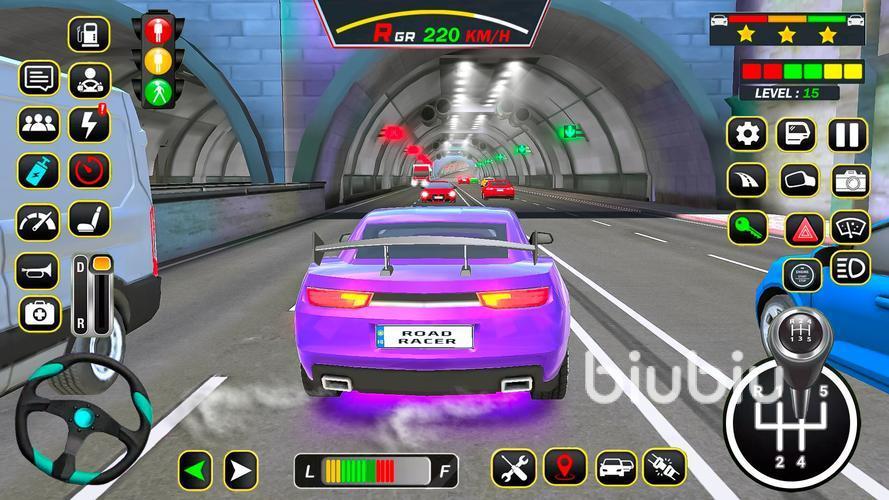
Task: Turn on the red hazard triangle lights
Action: click(803, 228)
